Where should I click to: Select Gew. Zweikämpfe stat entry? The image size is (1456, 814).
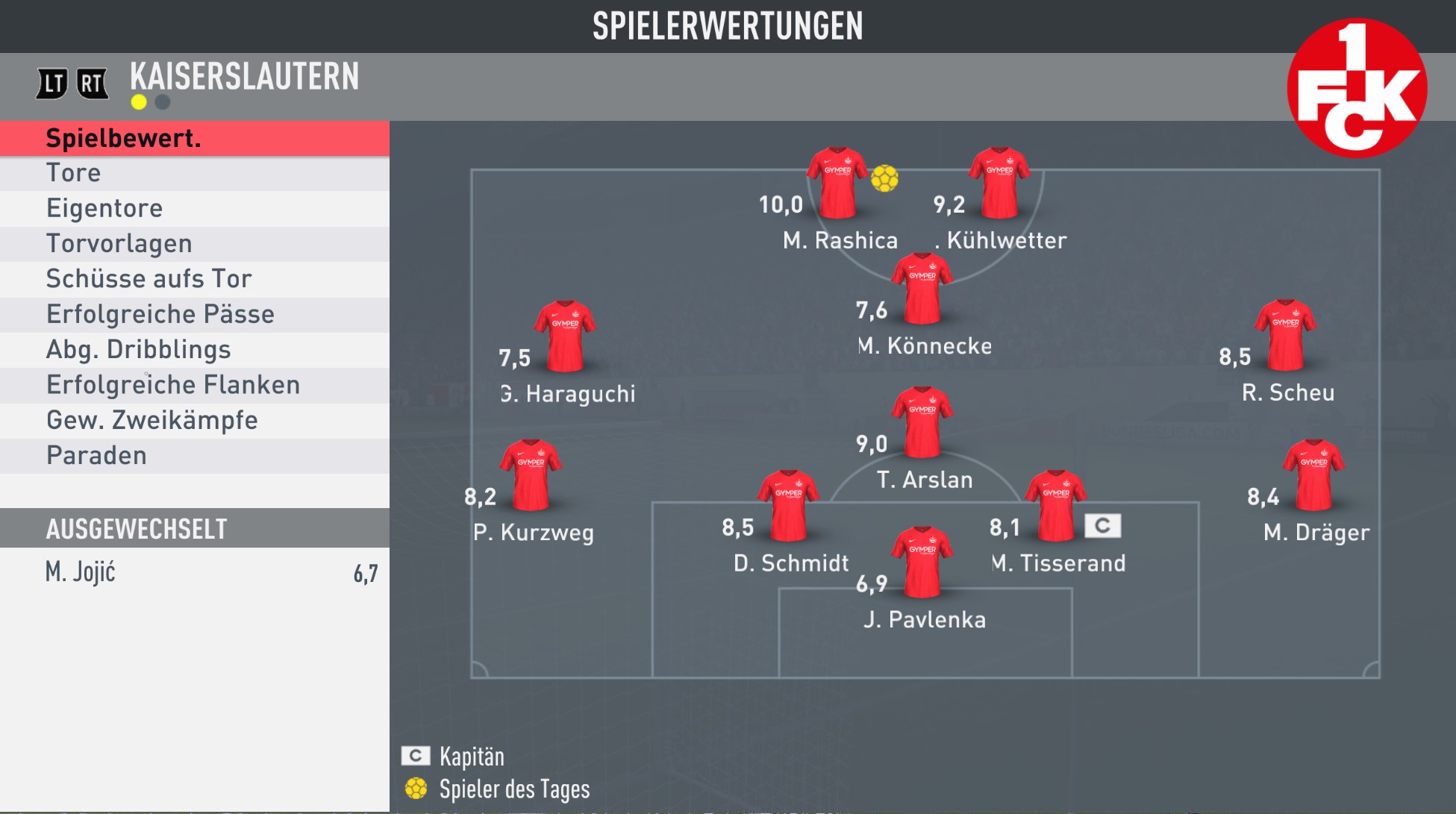pyautogui.click(x=194, y=420)
